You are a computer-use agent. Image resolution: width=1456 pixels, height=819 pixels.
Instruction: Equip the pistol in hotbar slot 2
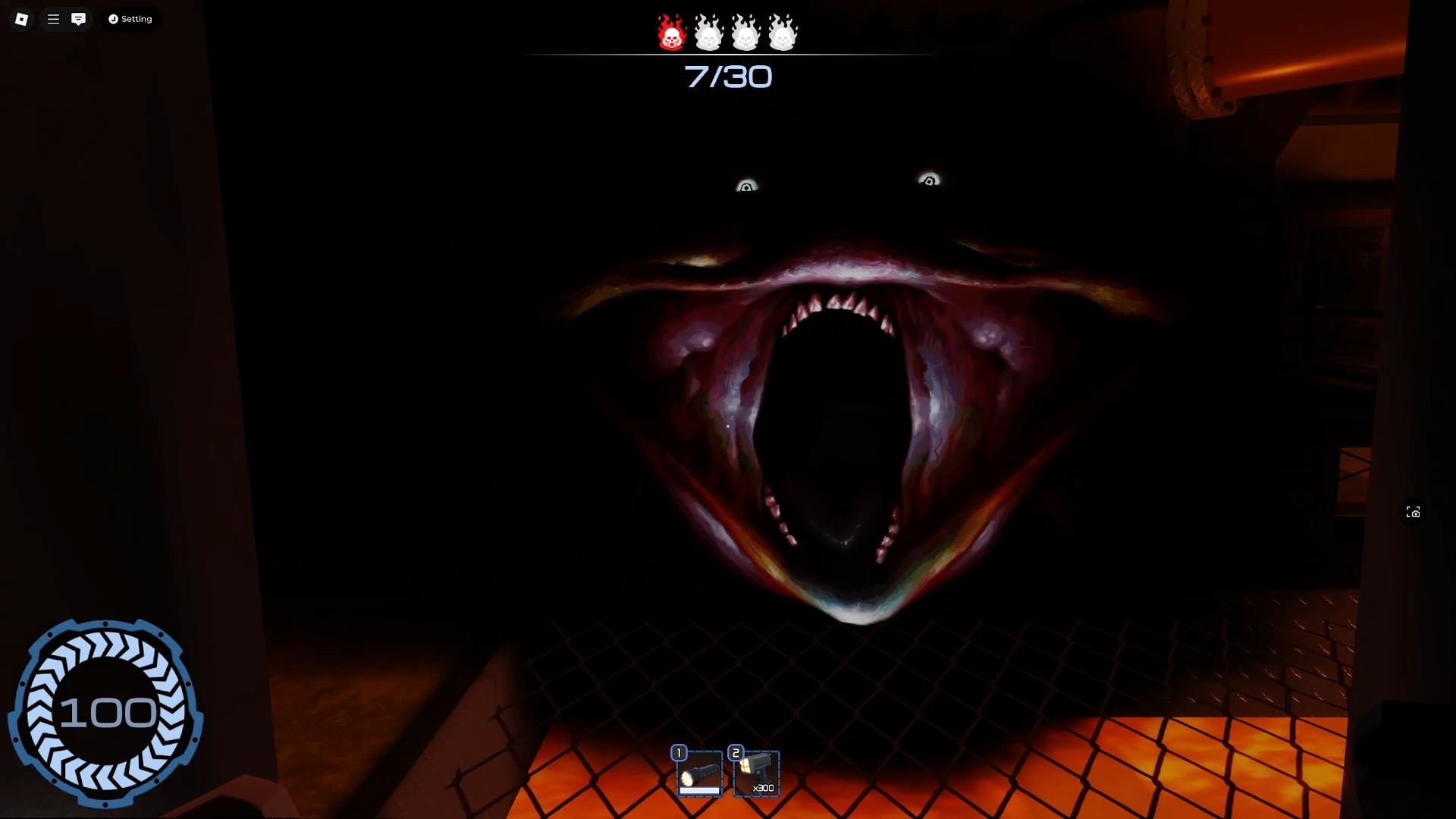point(758,772)
